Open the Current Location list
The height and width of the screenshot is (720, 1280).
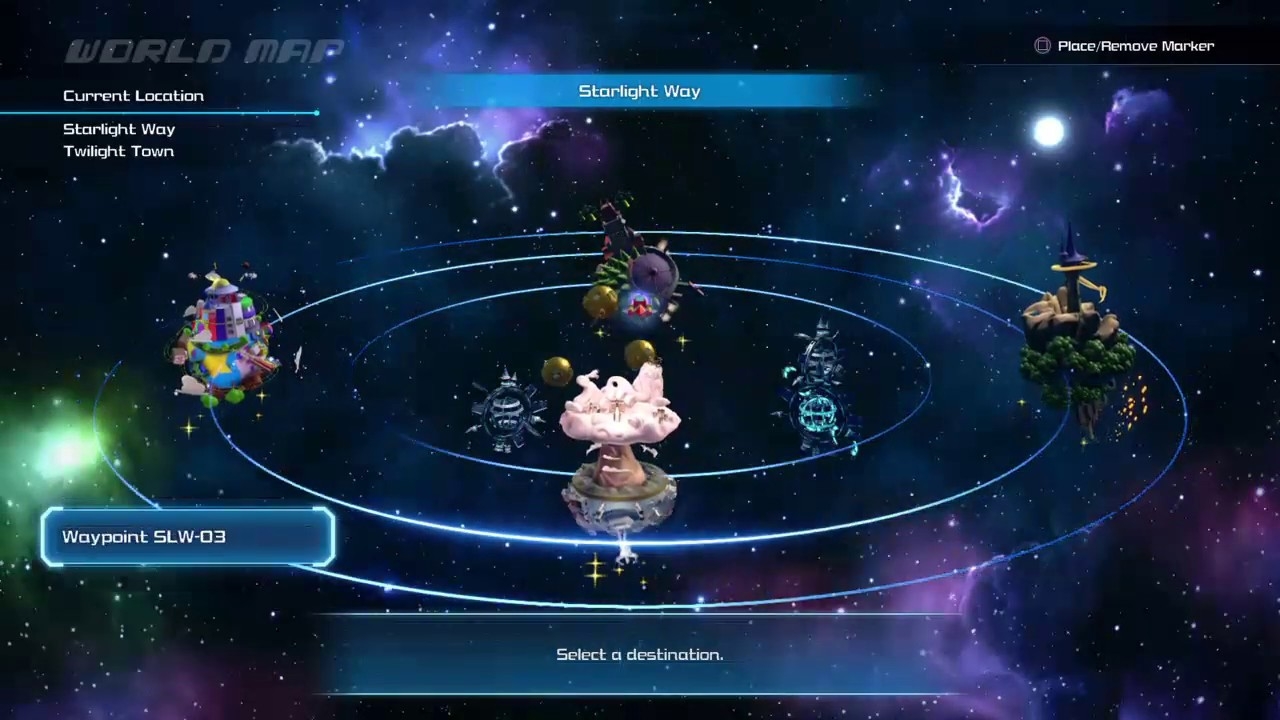[133, 95]
